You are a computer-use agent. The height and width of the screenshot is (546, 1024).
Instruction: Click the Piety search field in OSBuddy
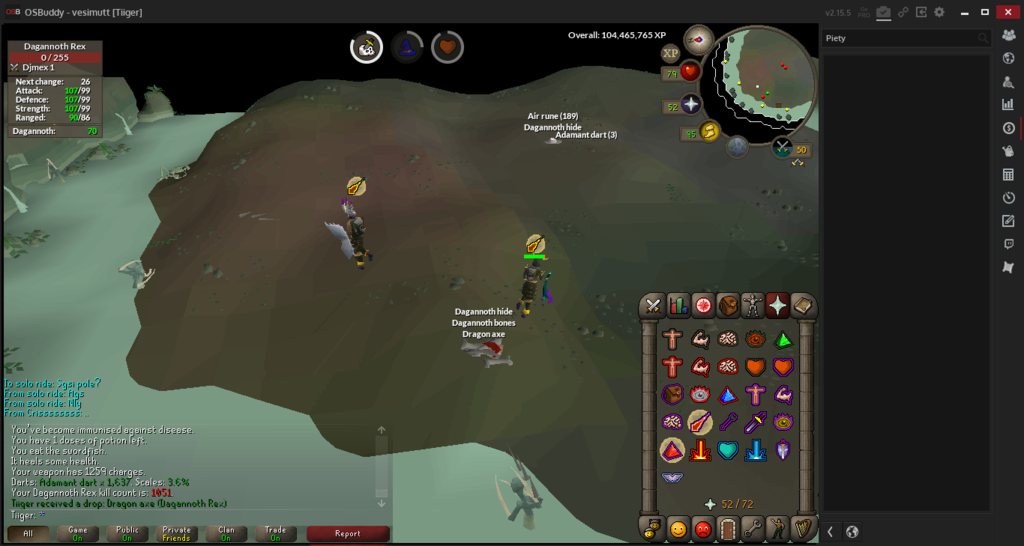tap(900, 38)
